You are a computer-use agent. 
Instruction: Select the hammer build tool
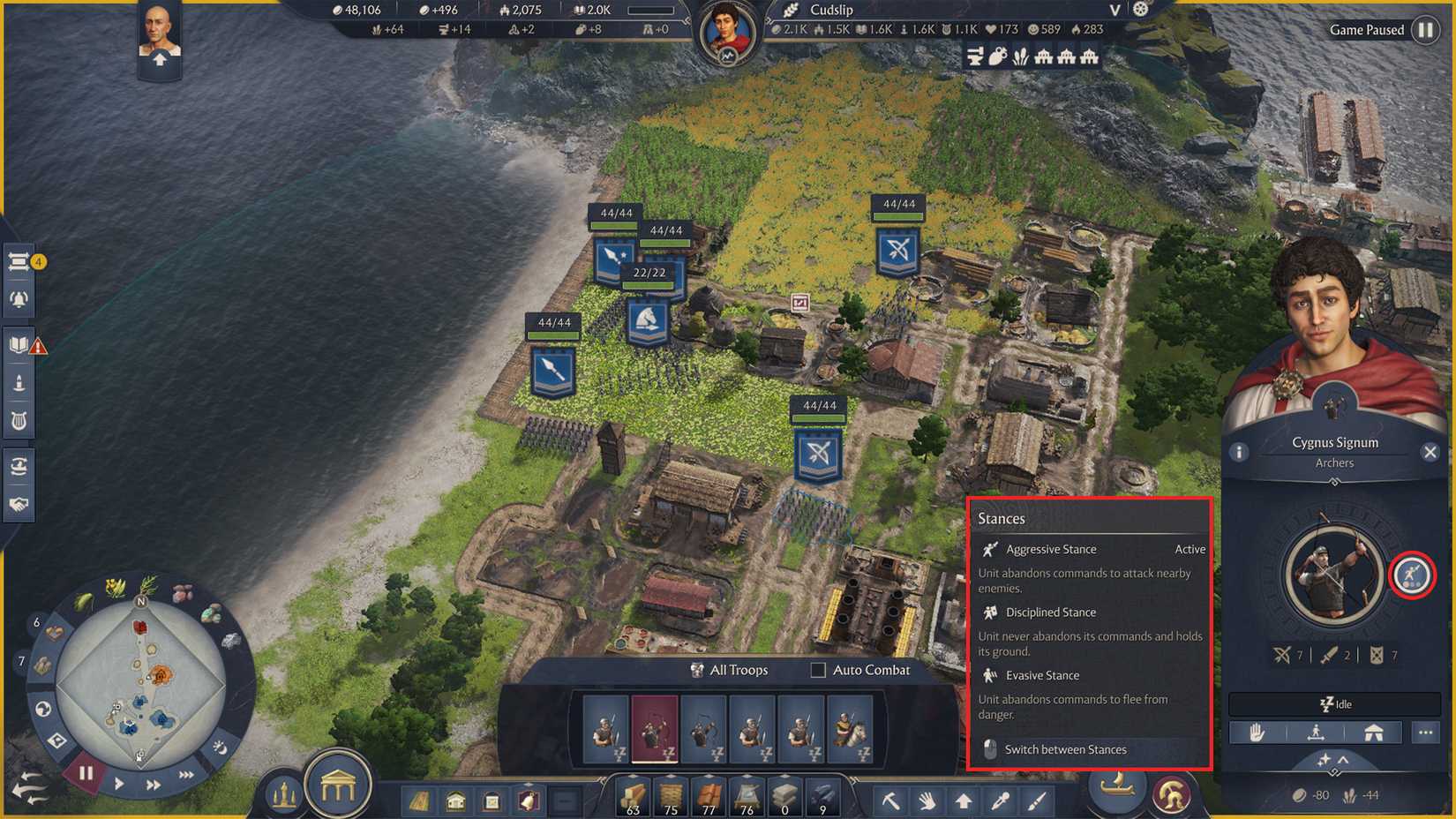click(x=891, y=800)
